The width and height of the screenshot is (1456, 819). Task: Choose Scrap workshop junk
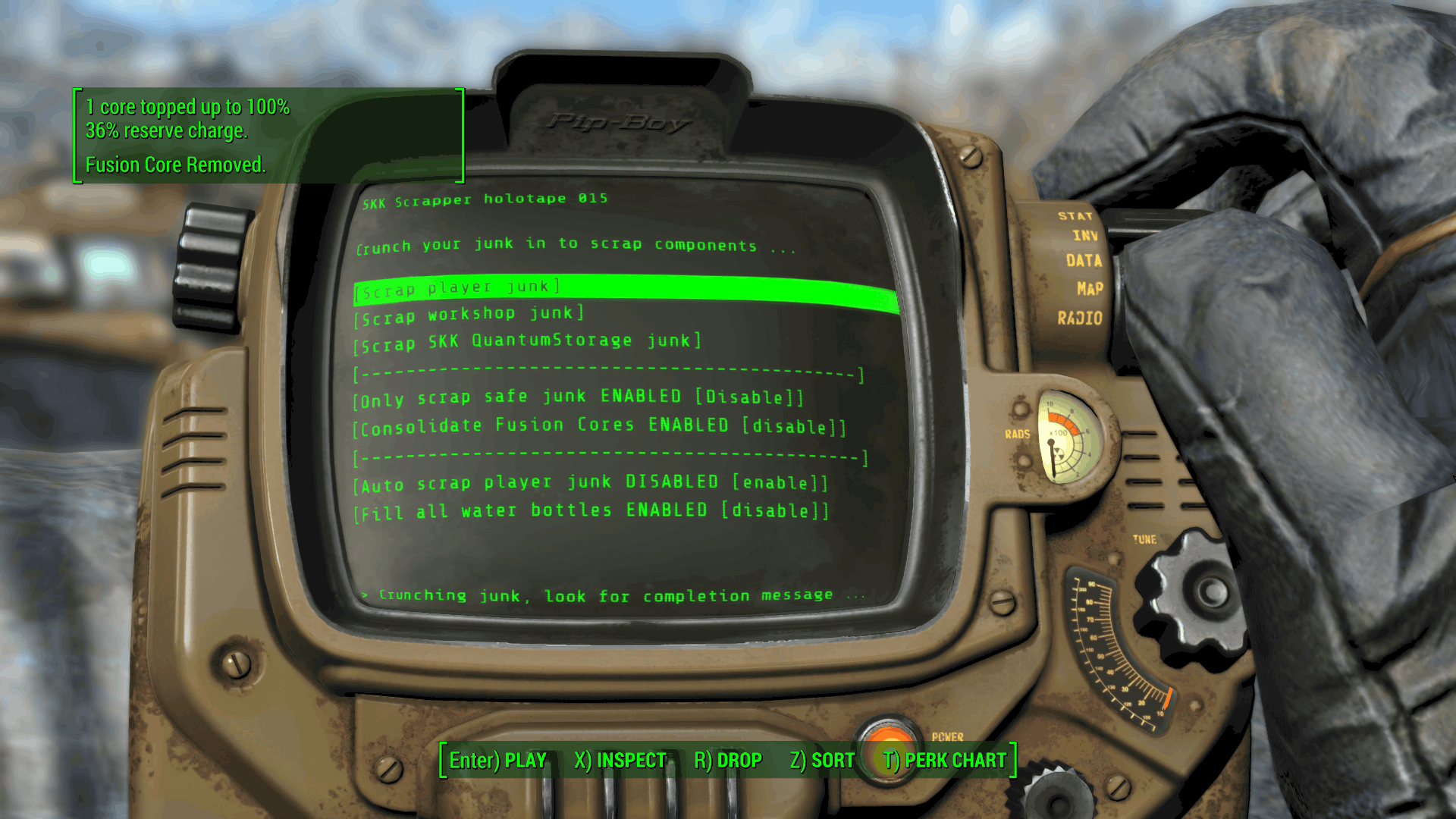(x=469, y=315)
